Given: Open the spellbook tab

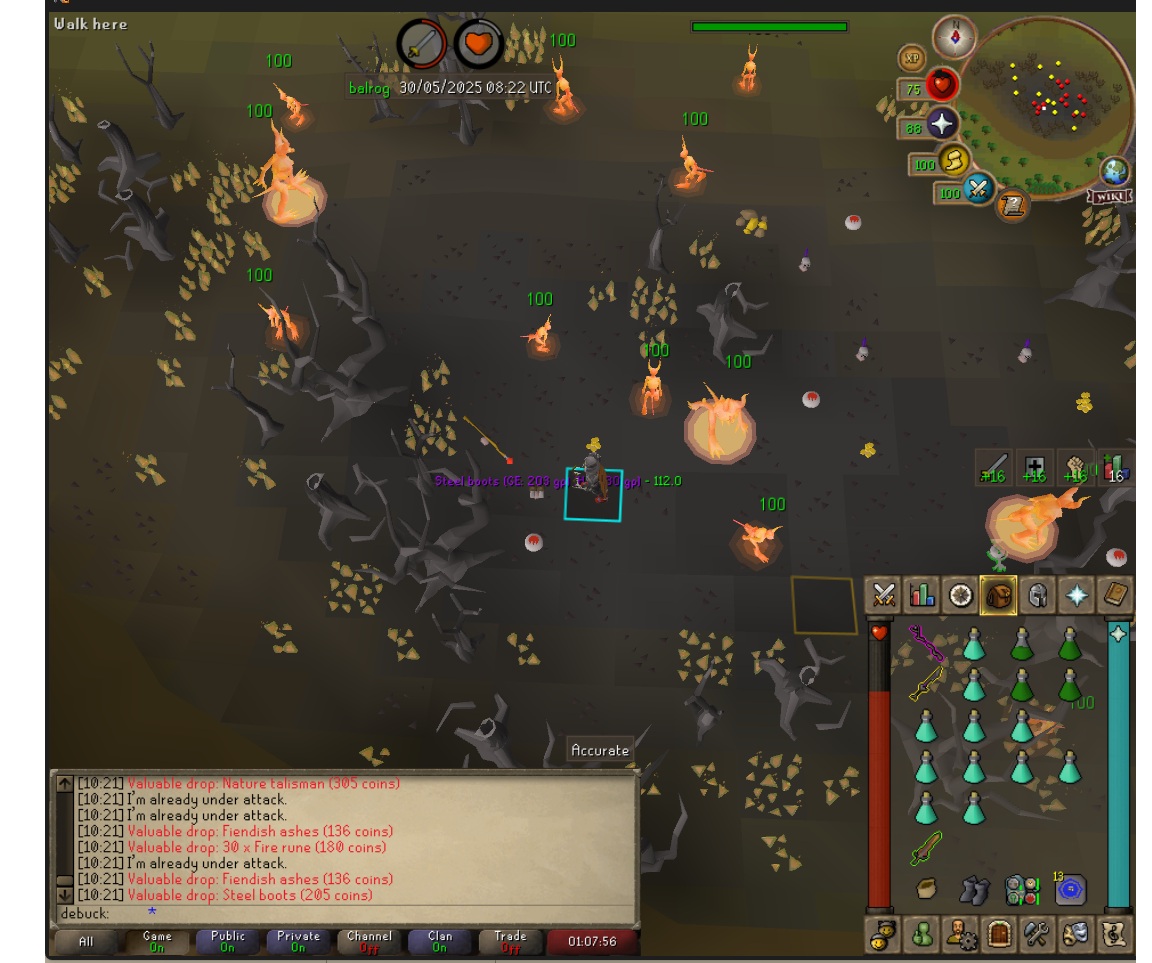Looking at the screenshot, I should click(1115, 595).
